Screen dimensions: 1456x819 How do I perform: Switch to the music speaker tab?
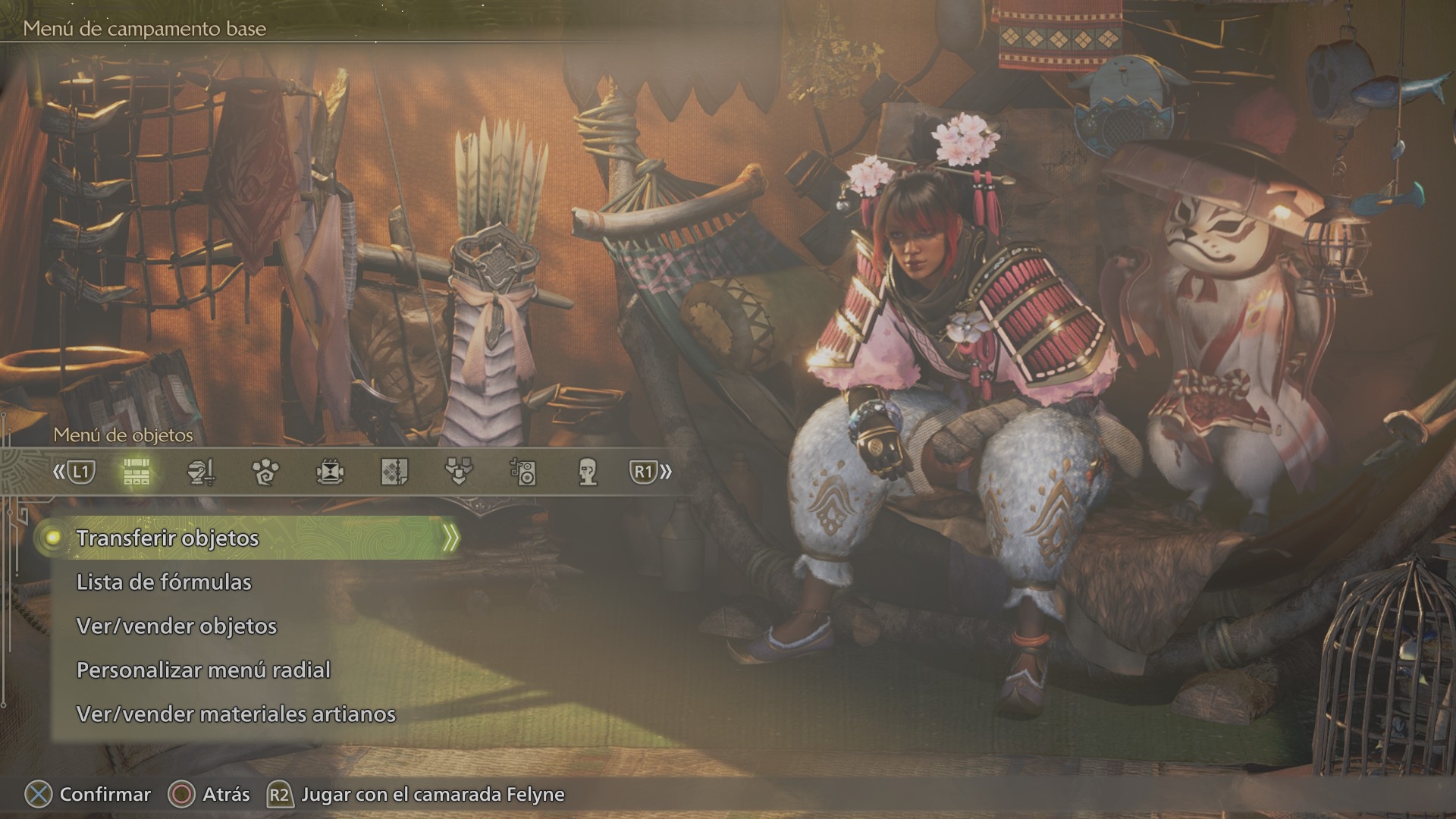coord(523,472)
